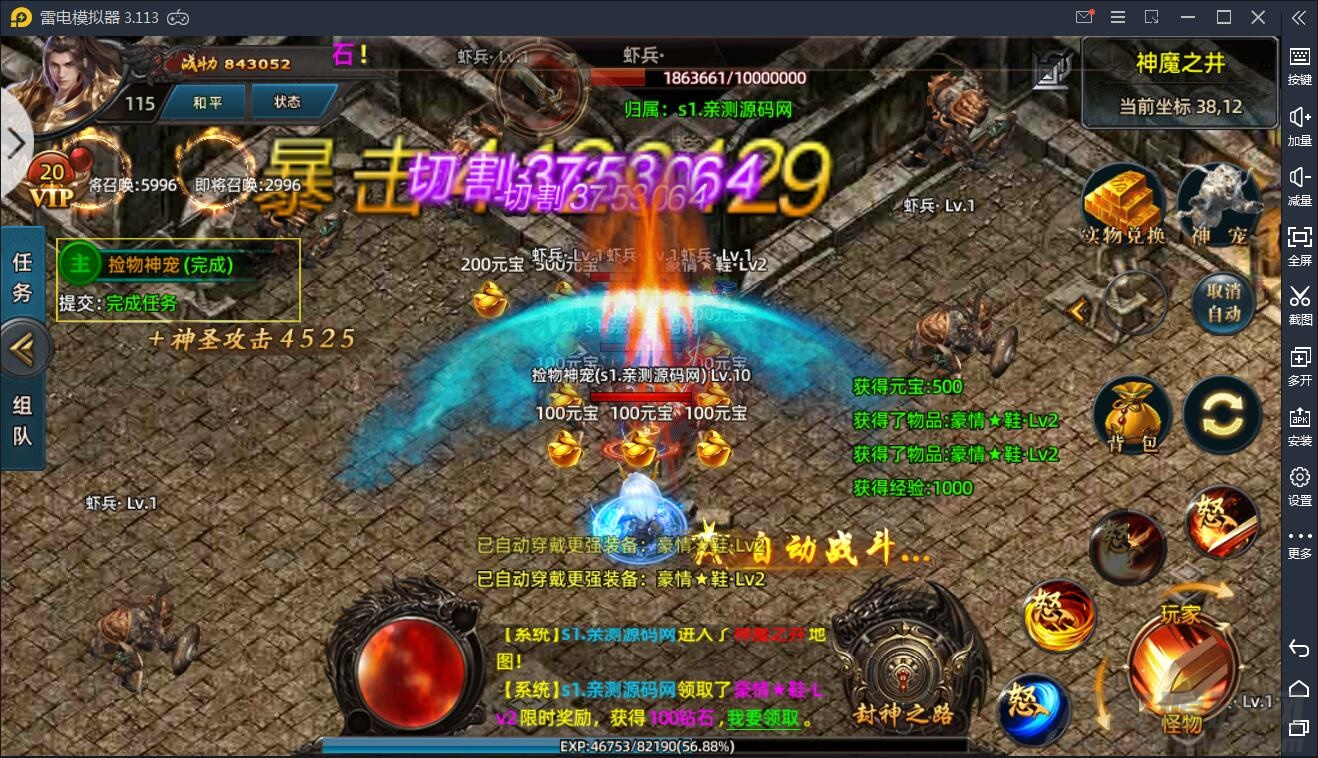The image size is (1318, 758).
Task: Select the 任务 quest tab
Action: 23,275
